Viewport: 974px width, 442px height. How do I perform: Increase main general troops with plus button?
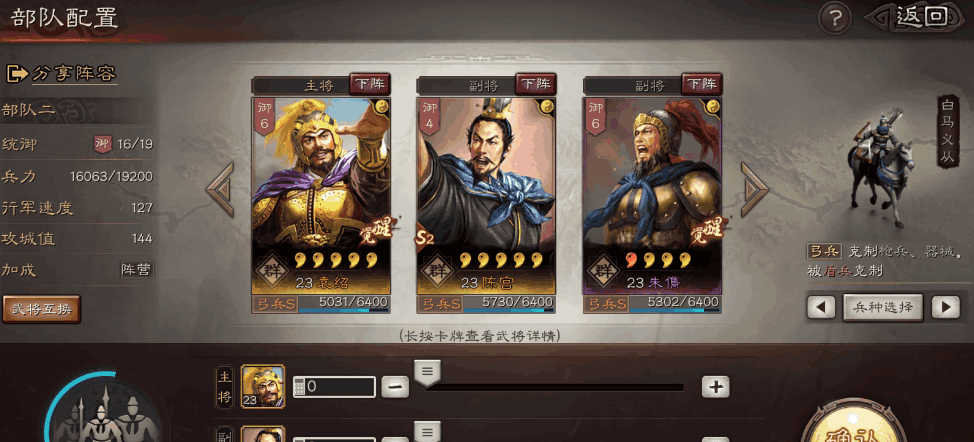(715, 387)
